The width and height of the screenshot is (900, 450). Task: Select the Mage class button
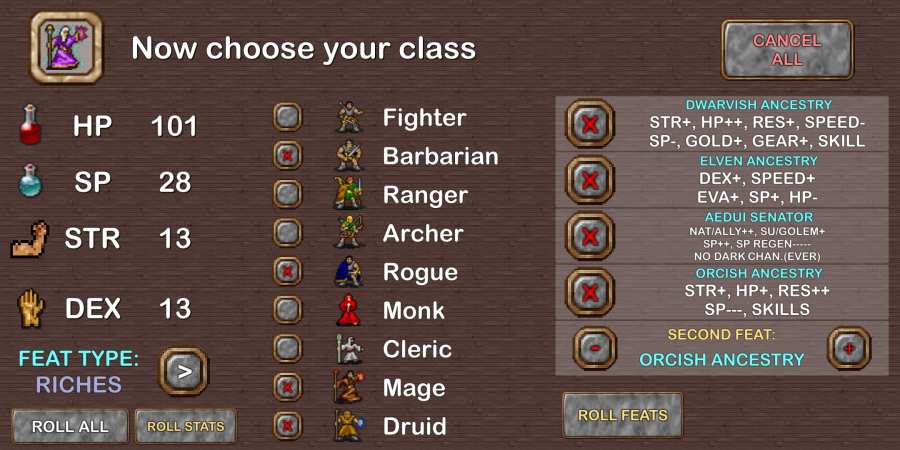tap(288, 388)
